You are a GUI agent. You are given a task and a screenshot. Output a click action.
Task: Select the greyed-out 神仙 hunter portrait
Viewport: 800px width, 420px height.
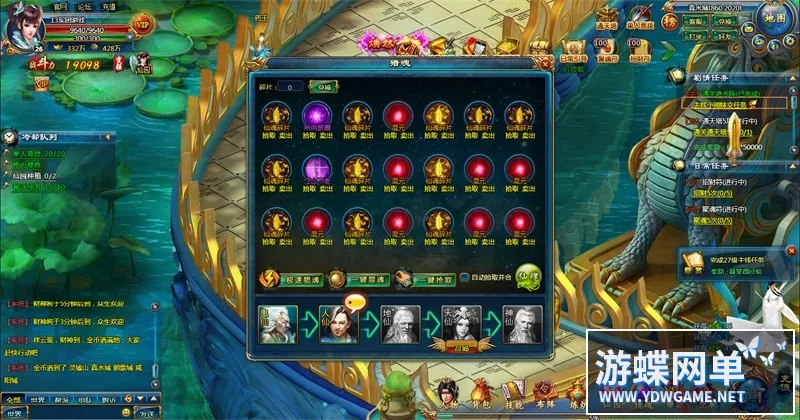click(524, 325)
